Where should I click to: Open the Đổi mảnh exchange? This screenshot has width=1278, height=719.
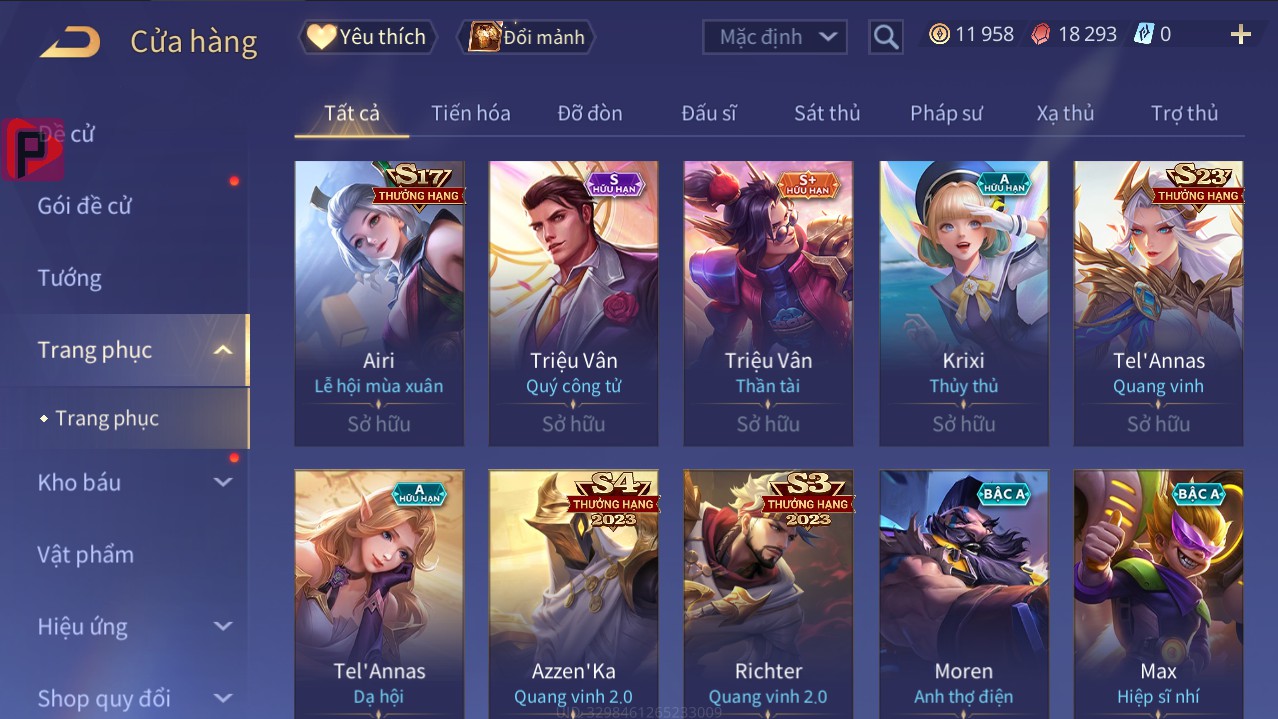coord(527,37)
